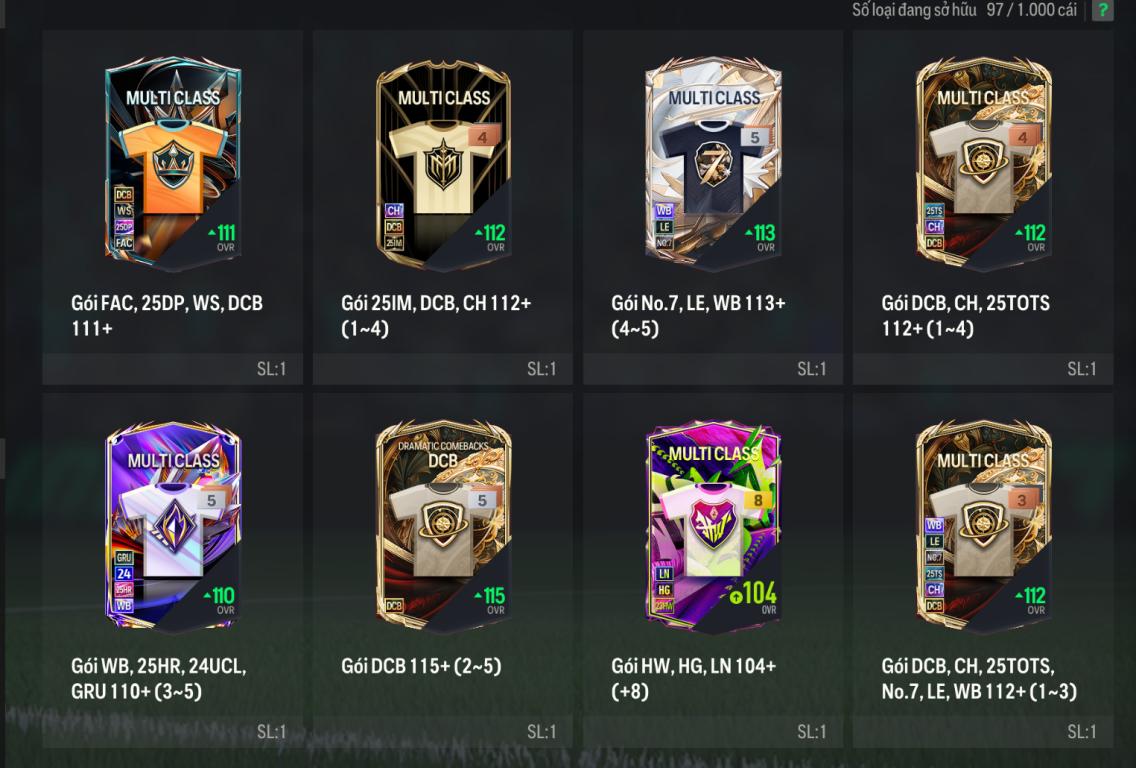
Task: Select the Gói HW, HG, LN 104+ pack
Action: point(713,527)
